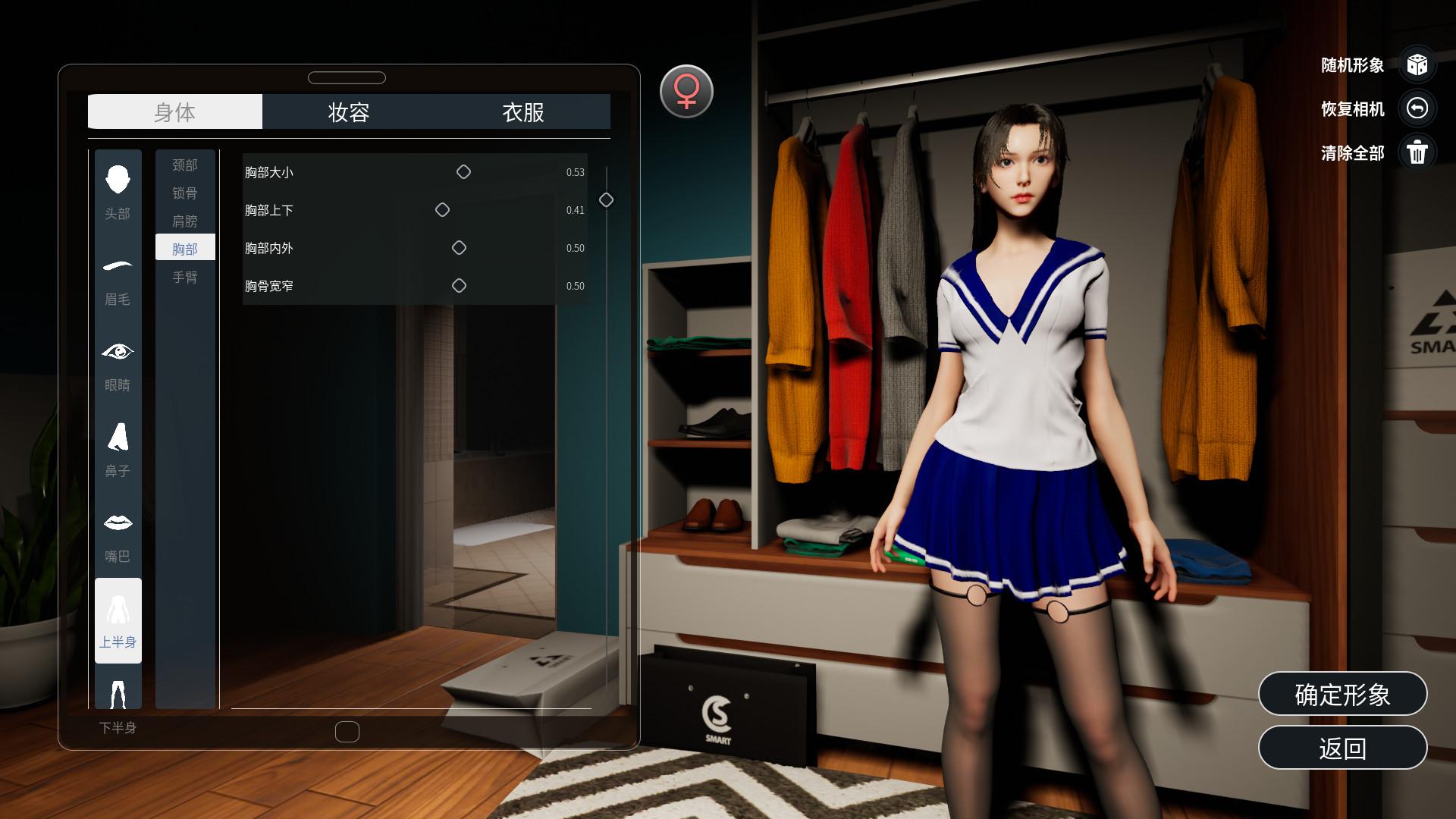Adjust the 胸部大小 slider handle

(463, 171)
